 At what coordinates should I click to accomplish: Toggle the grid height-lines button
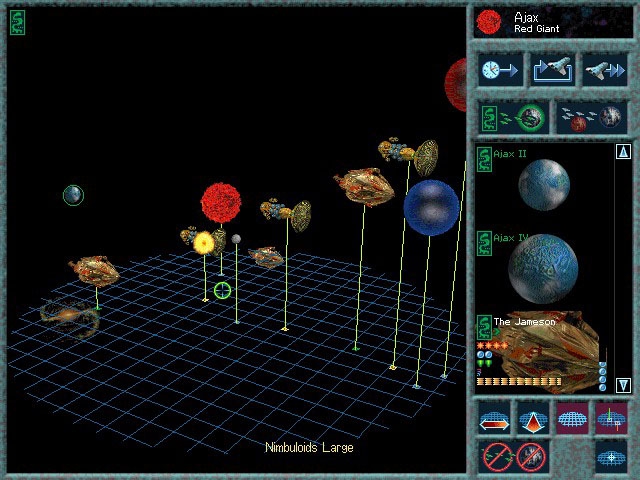610,418
